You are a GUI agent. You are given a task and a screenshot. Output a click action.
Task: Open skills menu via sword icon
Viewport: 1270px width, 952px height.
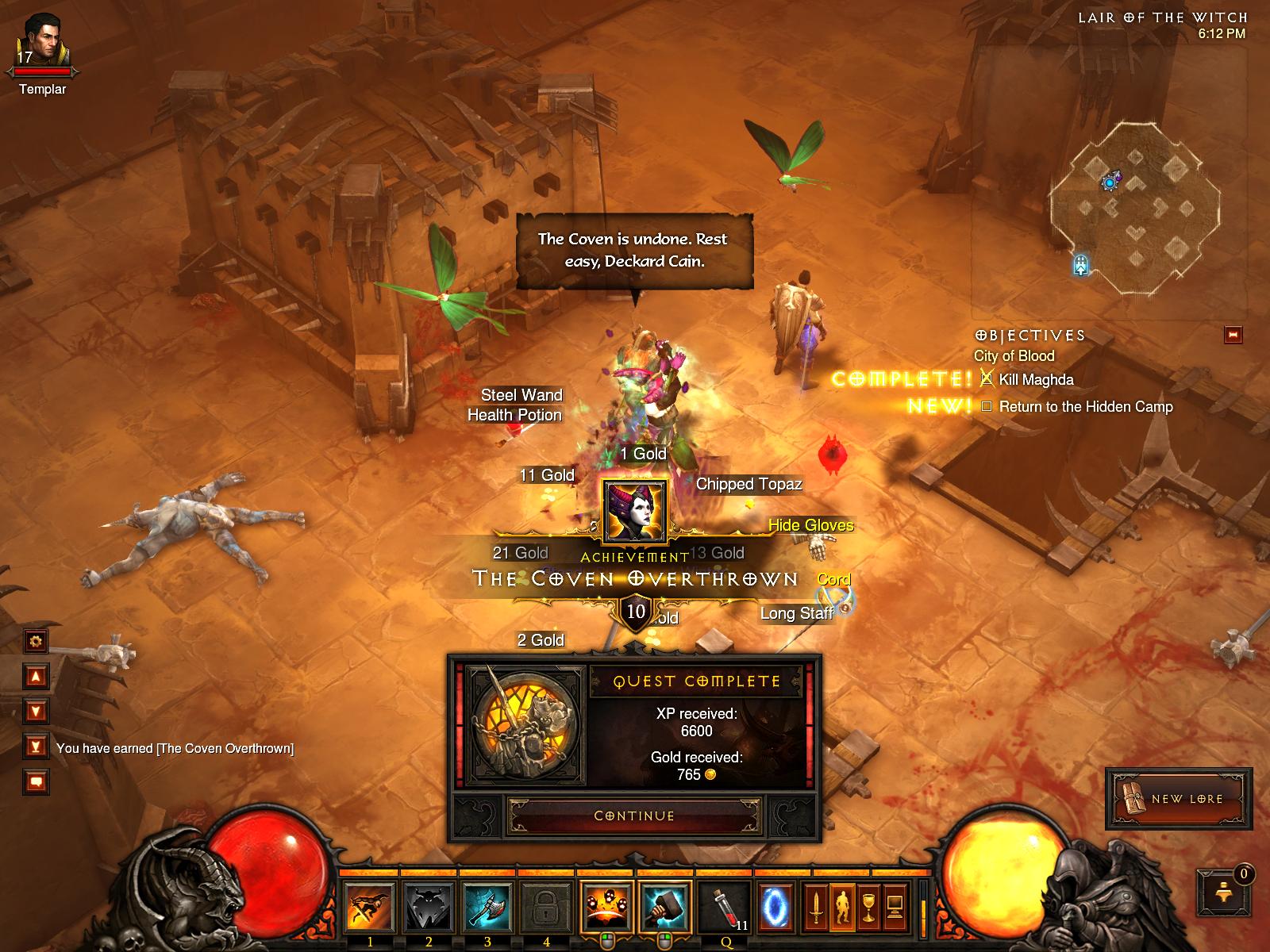(815, 906)
